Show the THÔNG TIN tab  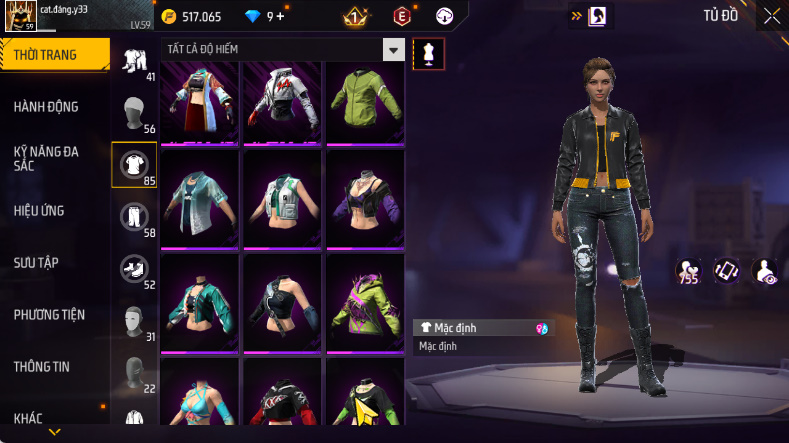[x=42, y=366]
